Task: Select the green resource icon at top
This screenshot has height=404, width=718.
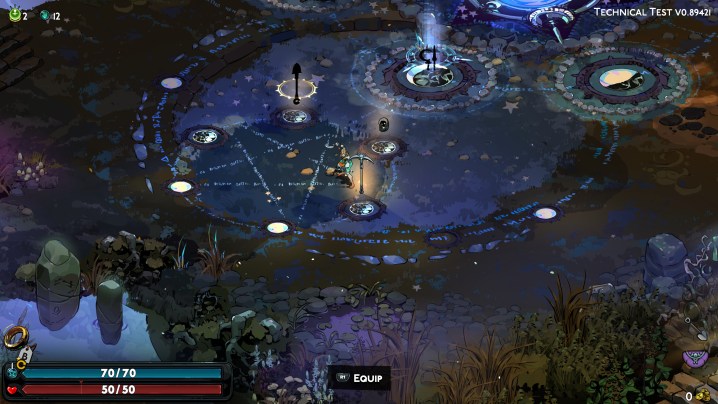Action: click(14, 15)
